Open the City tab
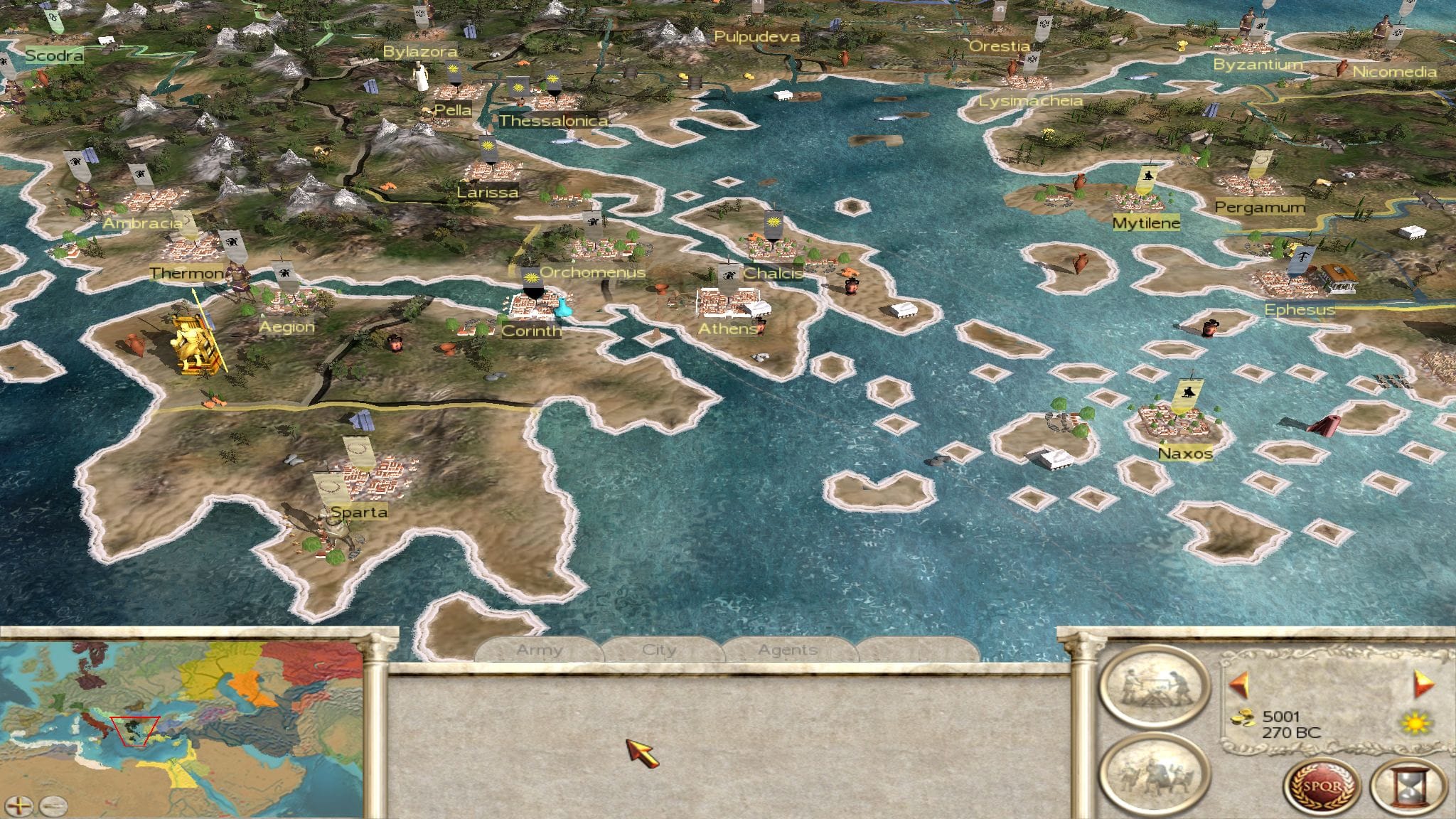The image size is (1456, 819). pos(659,650)
